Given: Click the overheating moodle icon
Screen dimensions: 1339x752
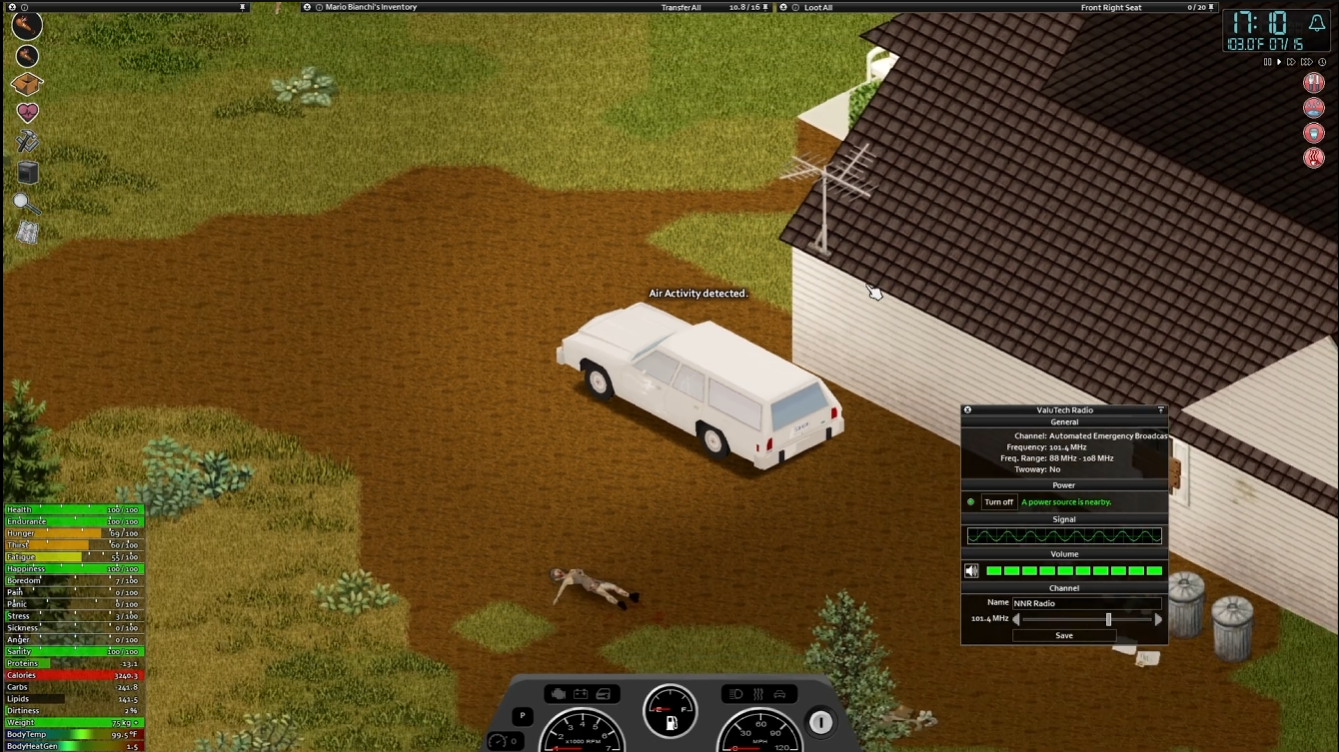Looking at the screenshot, I should coord(1314,157).
